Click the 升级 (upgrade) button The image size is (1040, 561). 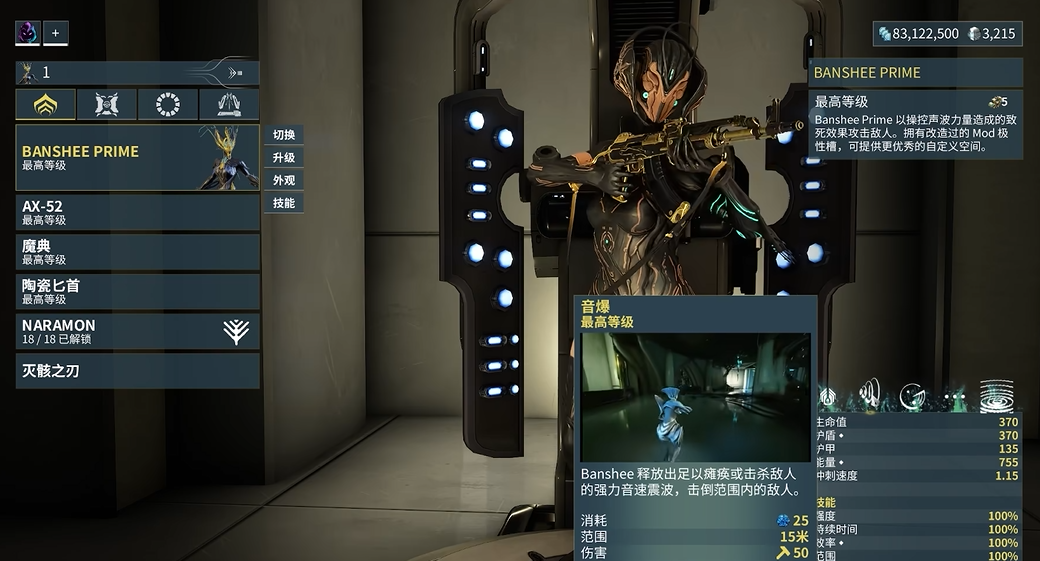point(284,158)
